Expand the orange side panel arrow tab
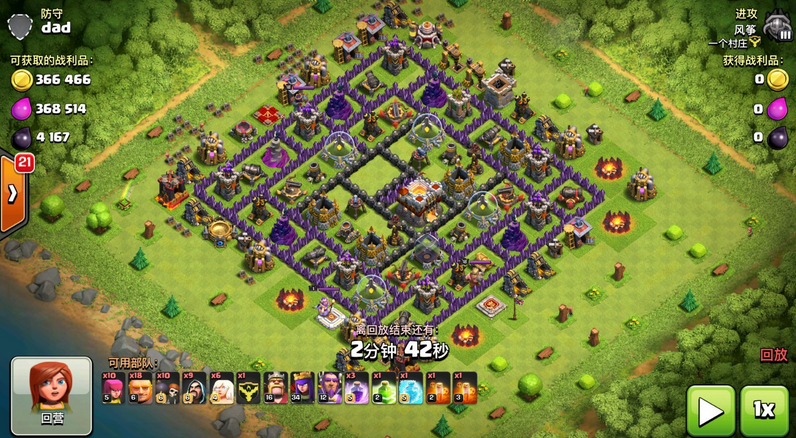This screenshot has height=438, width=796. [x=12, y=193]
